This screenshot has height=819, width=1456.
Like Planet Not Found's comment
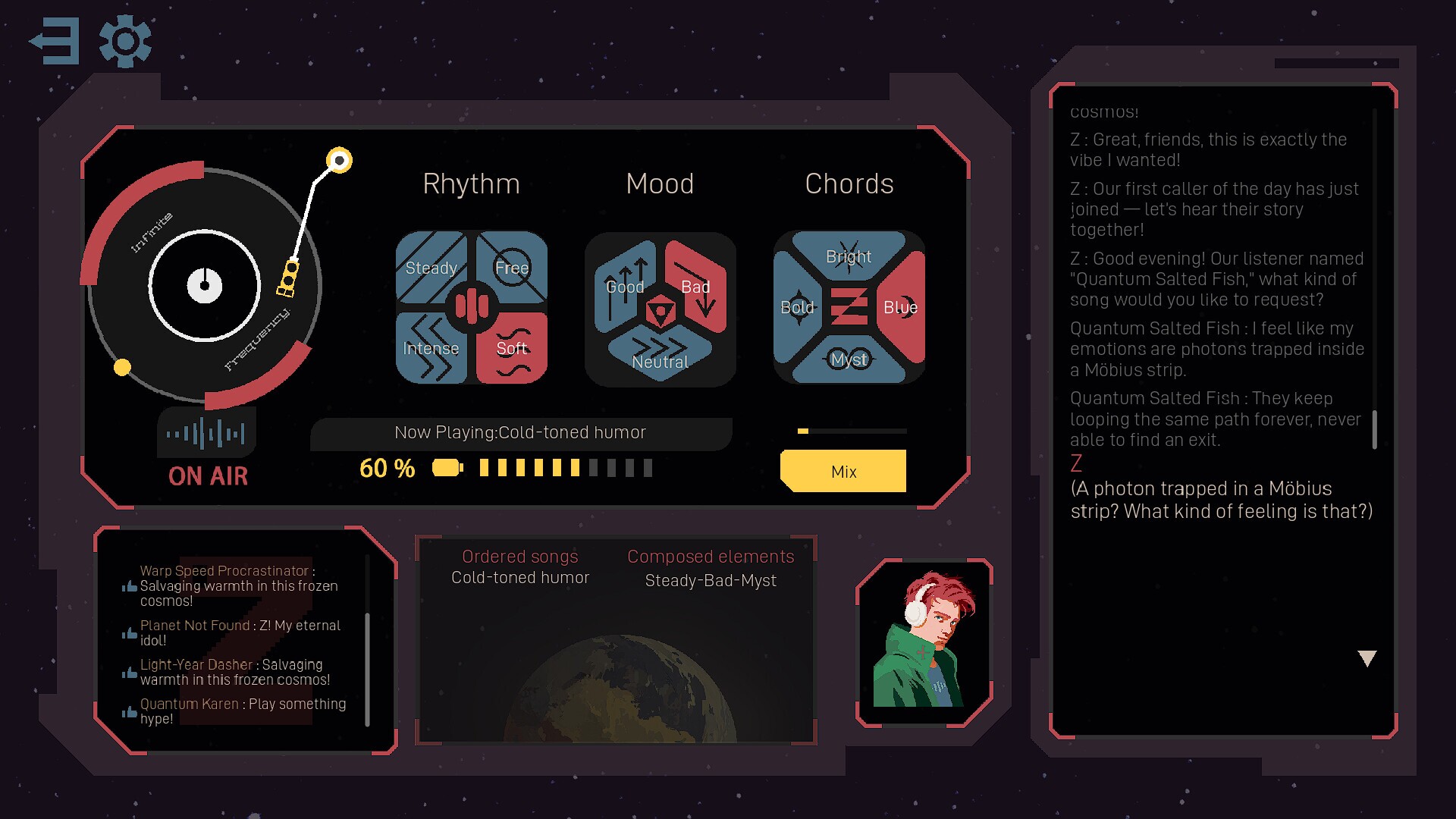pyautogui.click(x=130, y=632)
